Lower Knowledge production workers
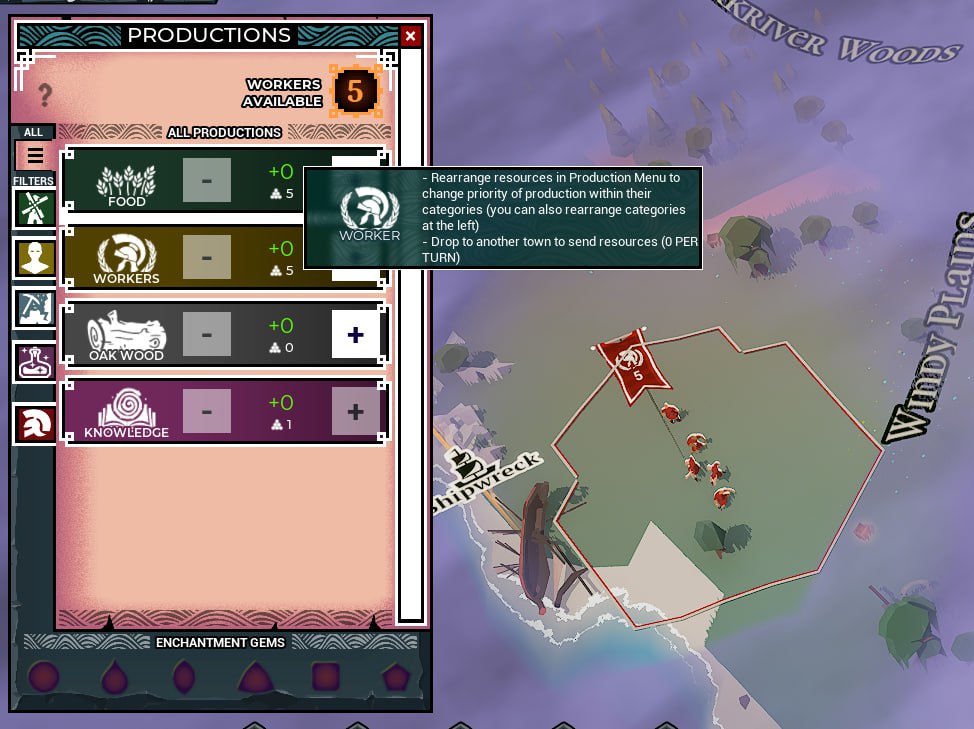The width and height of the screenshot is (974, 729). (207, 411)
